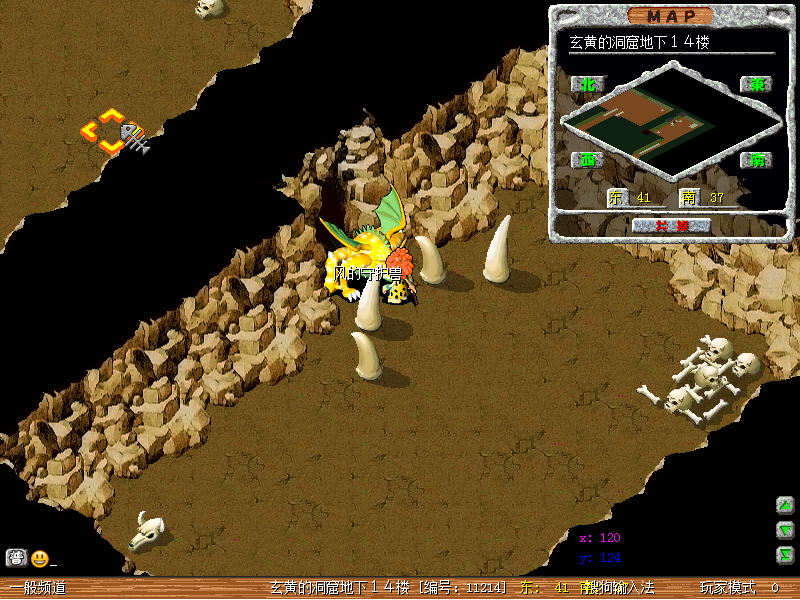Viewport: 800px width, 600px height.
Task: Select the 西 (west) map direction button
Action: (x=583, y=160)
